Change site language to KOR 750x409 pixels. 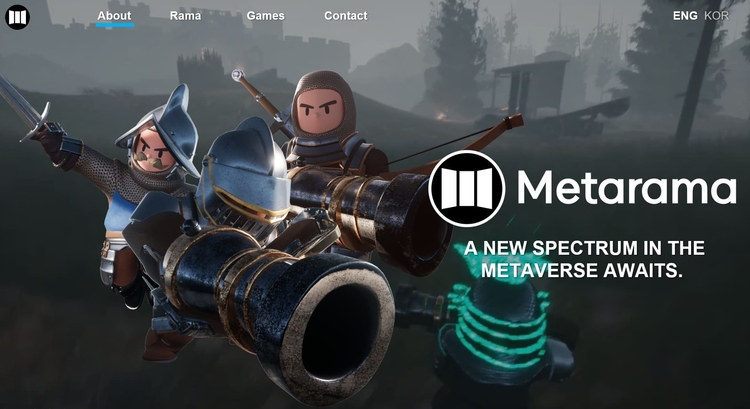pyautogui.click(x=716, y=16)
